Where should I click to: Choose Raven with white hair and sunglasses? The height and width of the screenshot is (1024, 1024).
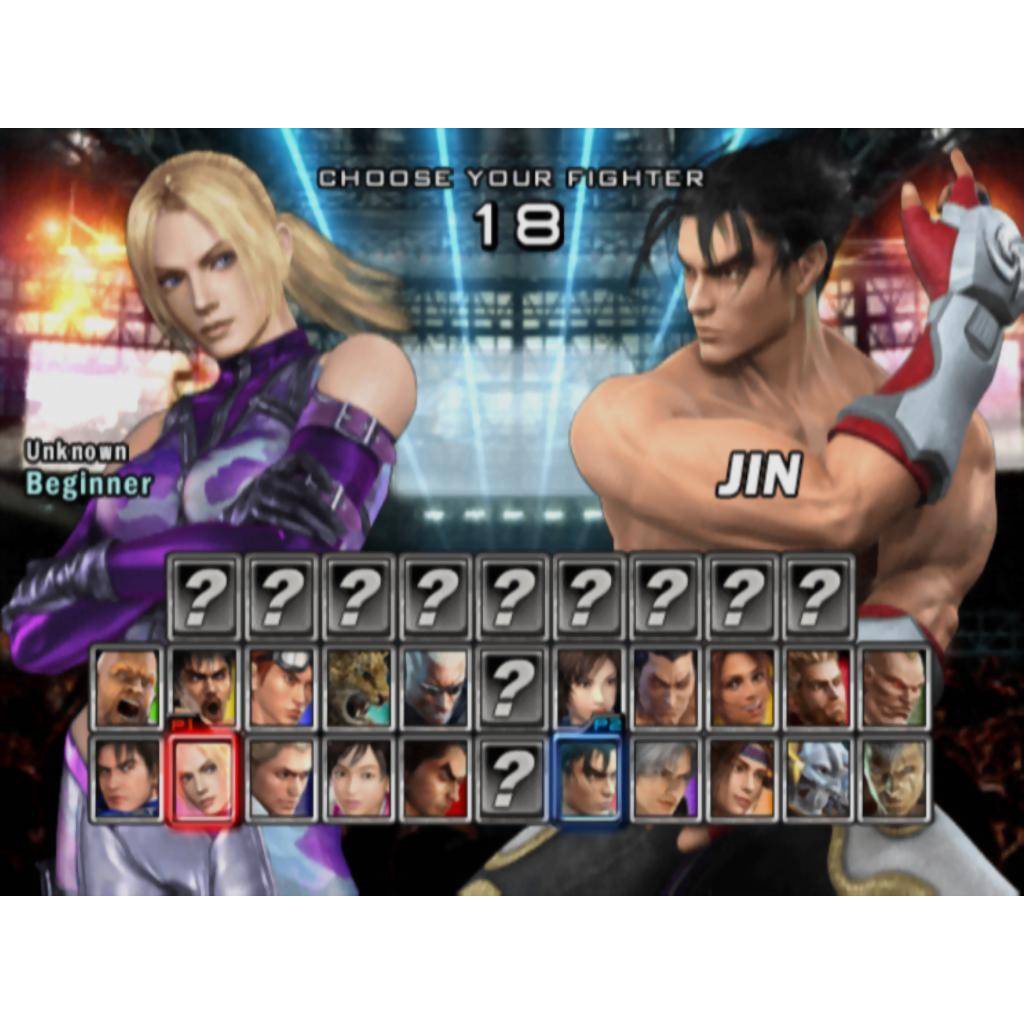coord(435,688)
